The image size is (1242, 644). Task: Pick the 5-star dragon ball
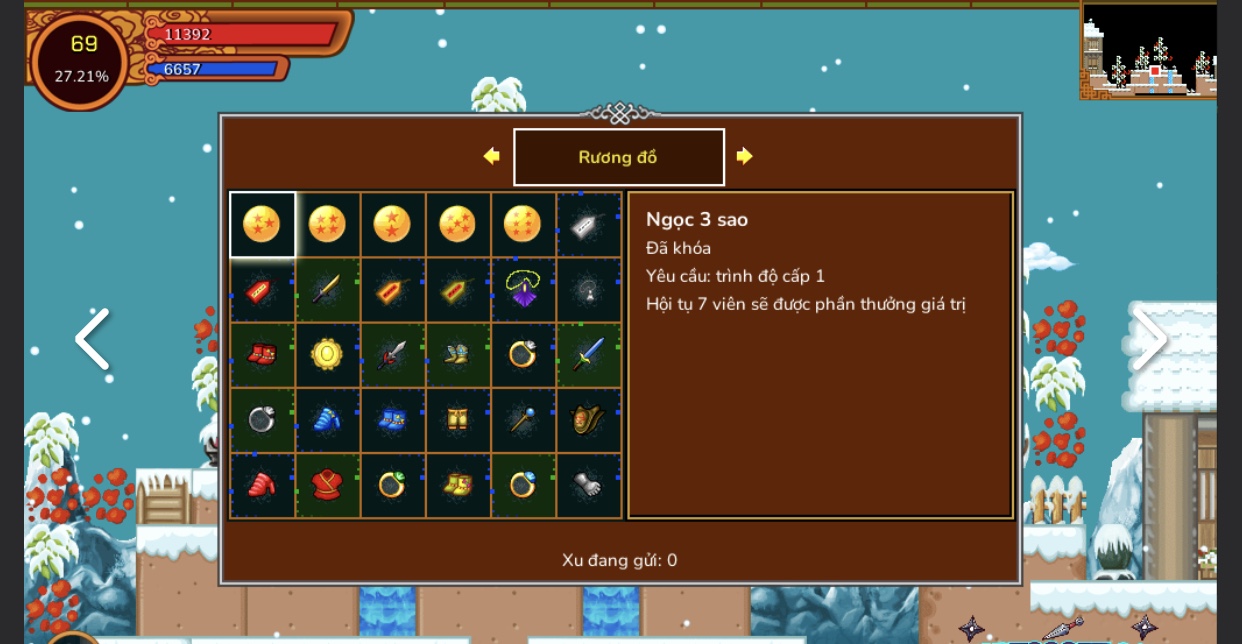tap(457, 224)
